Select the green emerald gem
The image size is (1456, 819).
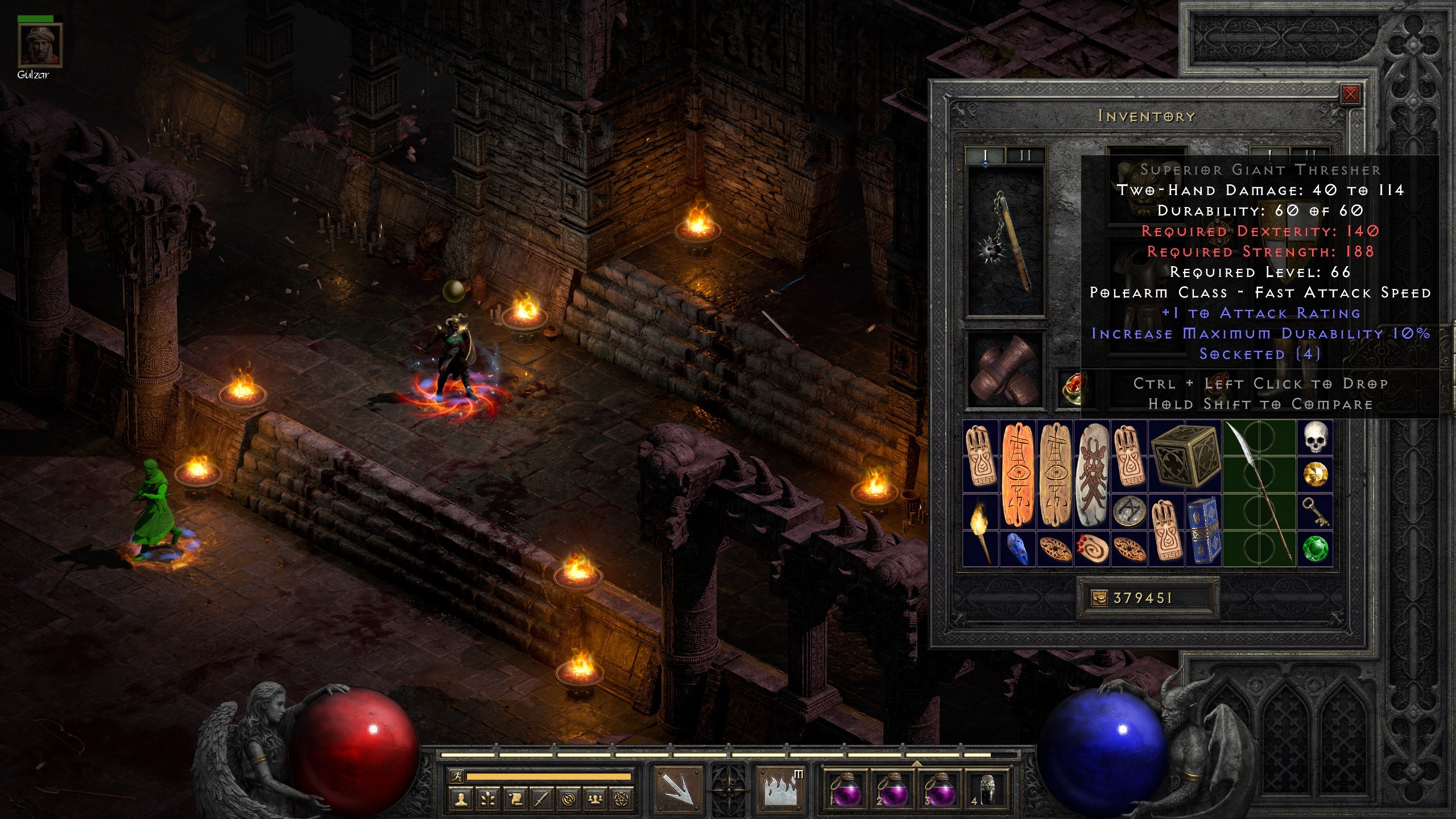(x=1315, y=548)
